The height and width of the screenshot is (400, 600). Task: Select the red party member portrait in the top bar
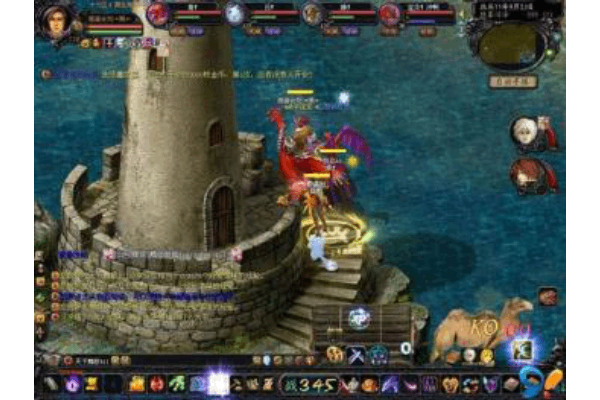pos(158,13)
